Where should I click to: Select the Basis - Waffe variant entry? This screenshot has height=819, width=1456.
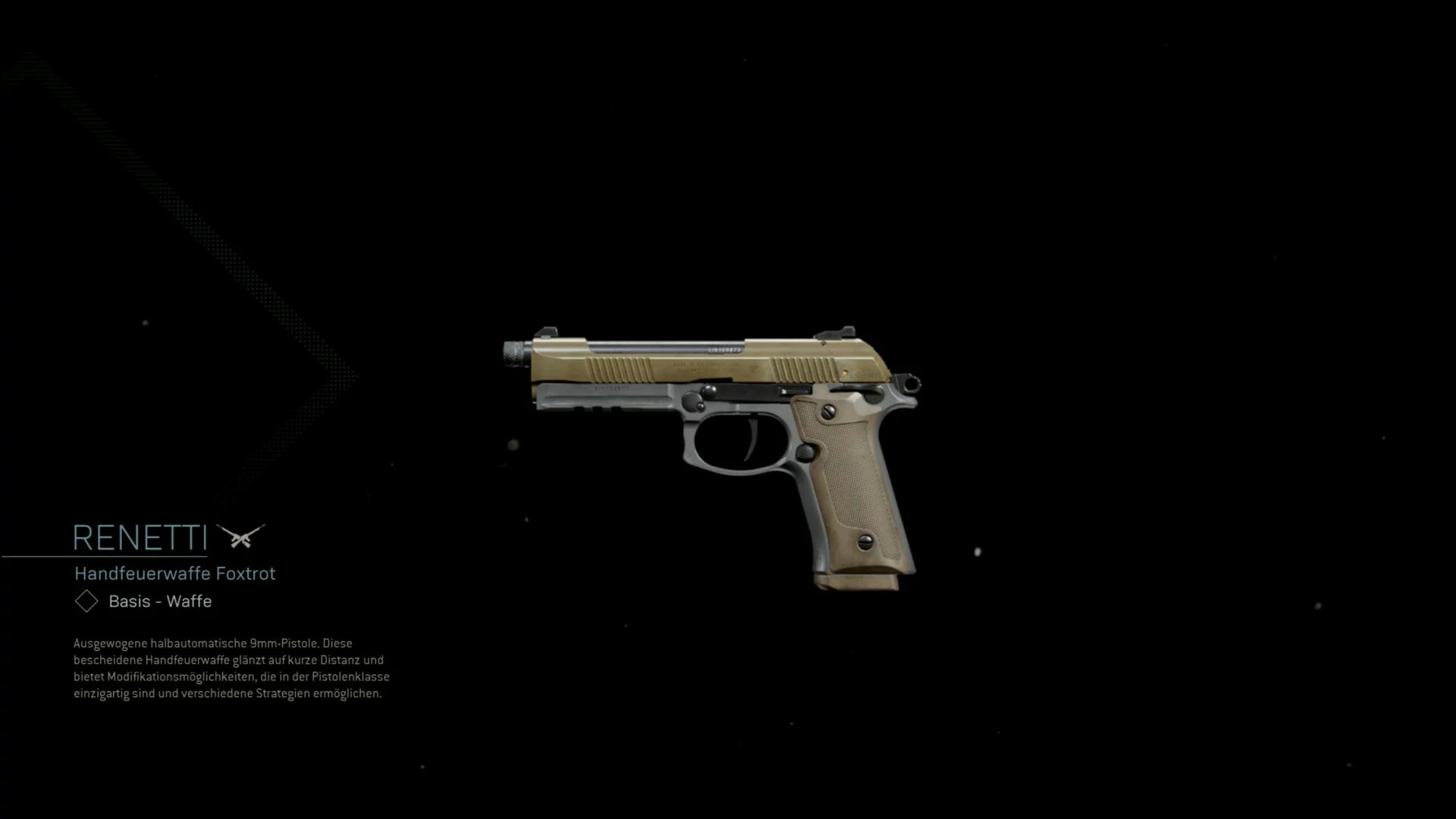pos(159,601)
